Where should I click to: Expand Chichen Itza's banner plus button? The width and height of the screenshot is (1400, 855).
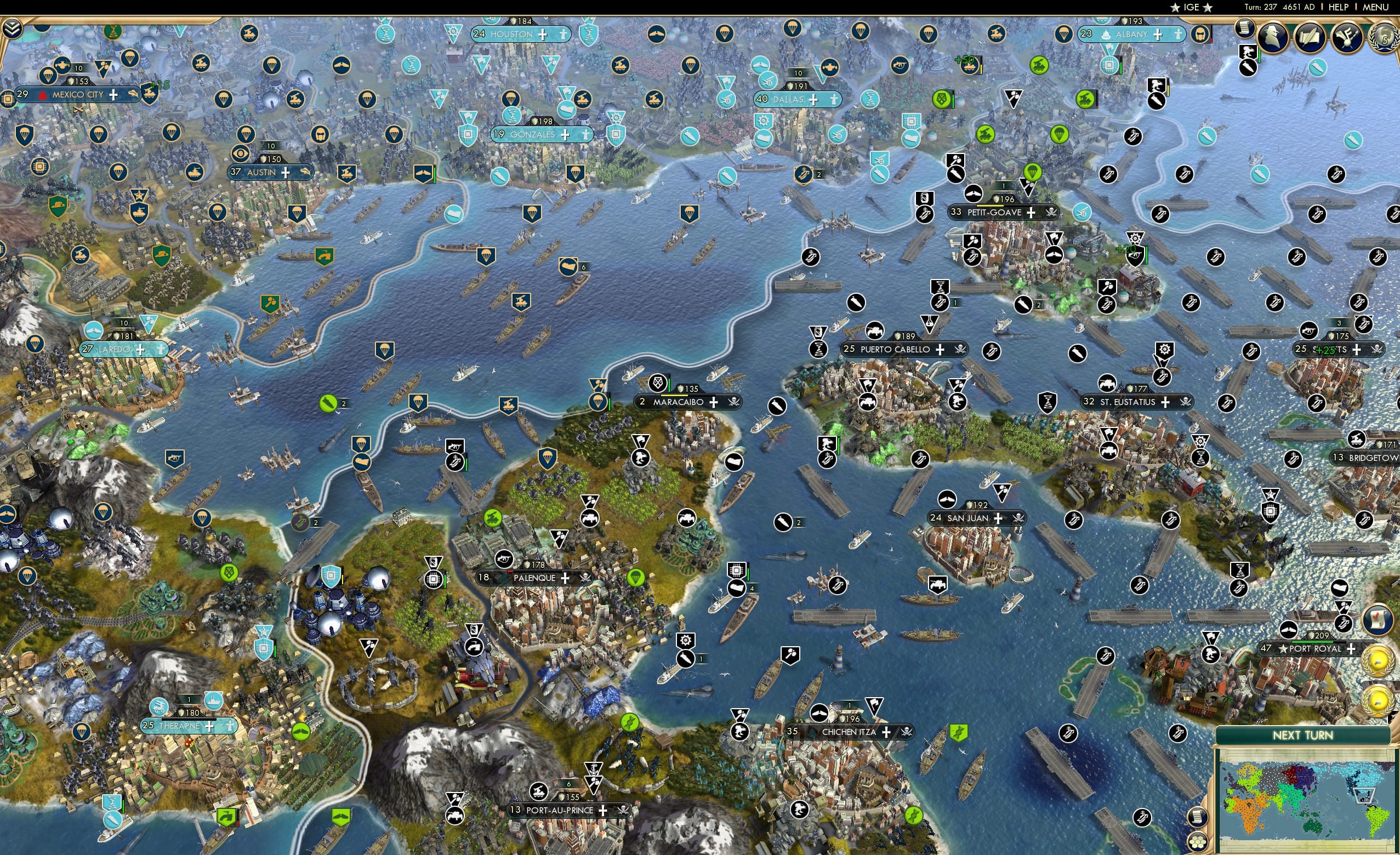point(886,732)
